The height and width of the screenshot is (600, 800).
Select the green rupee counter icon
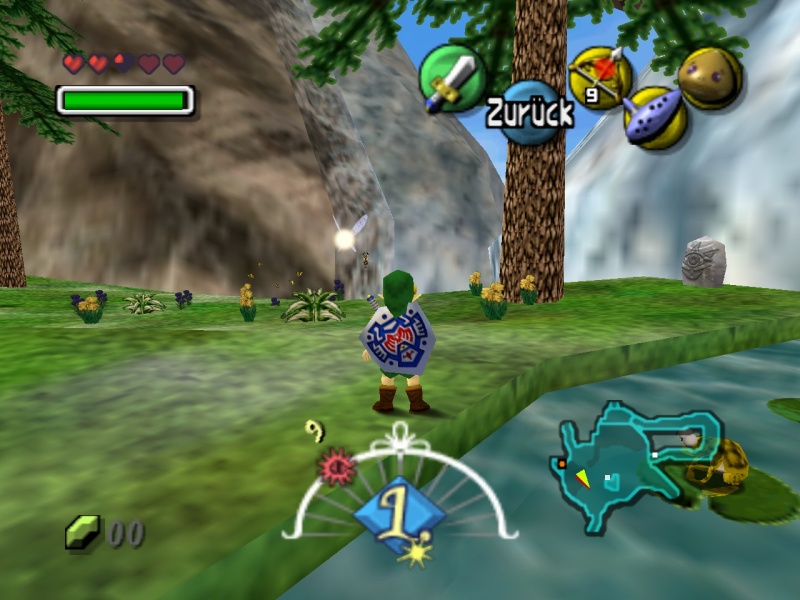82,532
